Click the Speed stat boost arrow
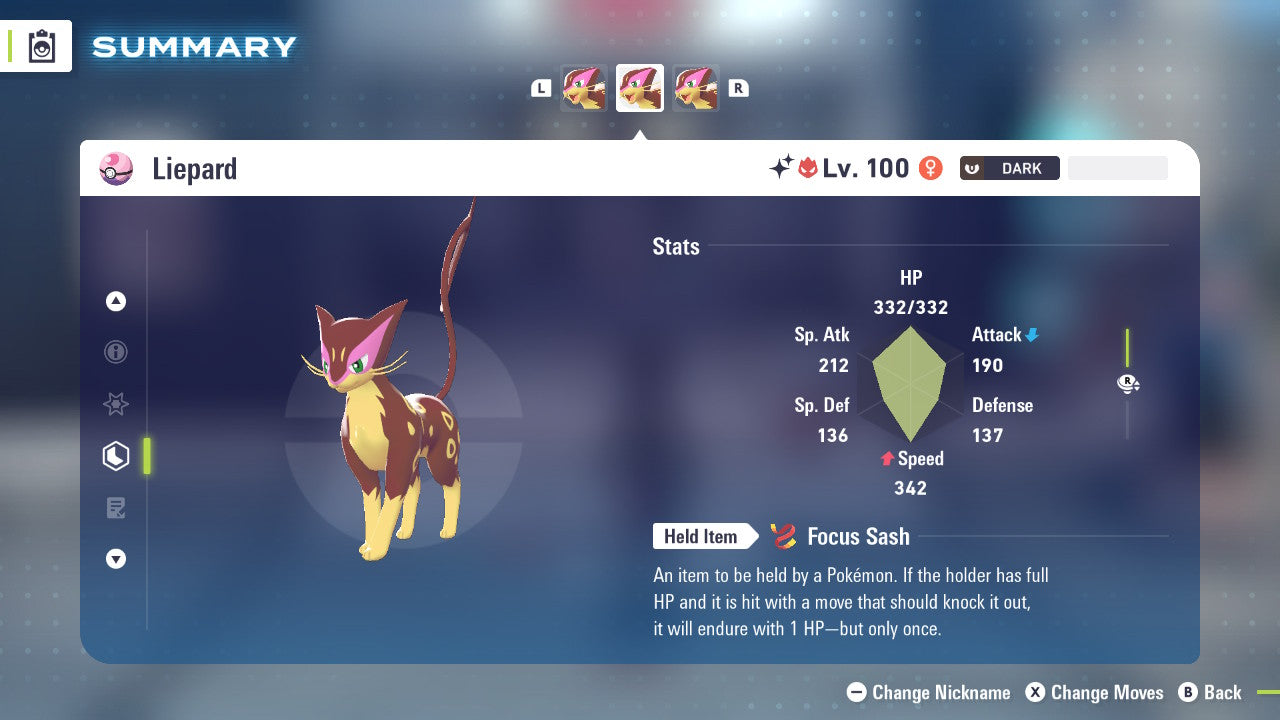Screen dimensions: 1280x720 (886, 459)
